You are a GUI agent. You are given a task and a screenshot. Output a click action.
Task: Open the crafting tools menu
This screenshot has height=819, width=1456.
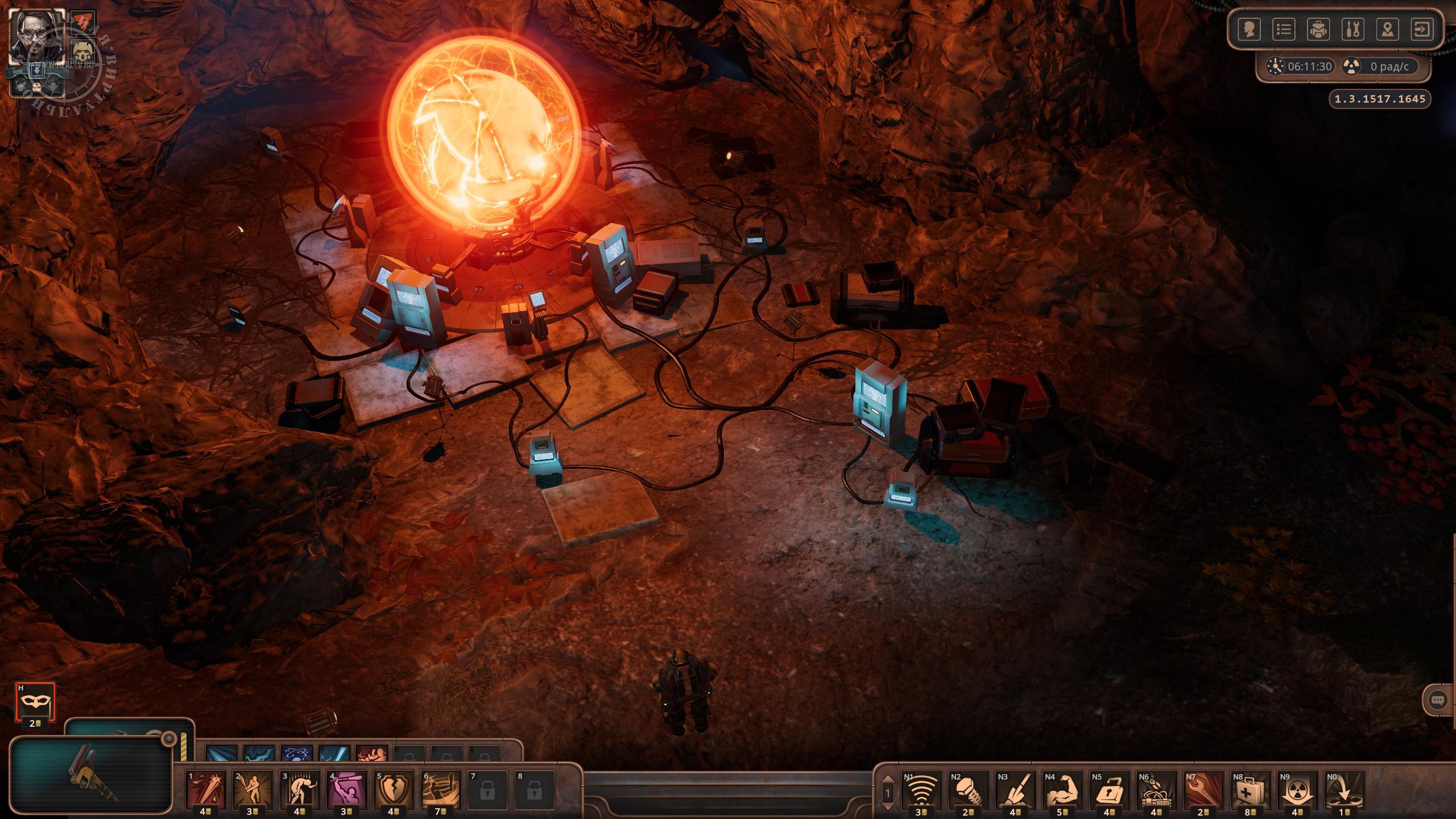click(x=1353, y=30)
